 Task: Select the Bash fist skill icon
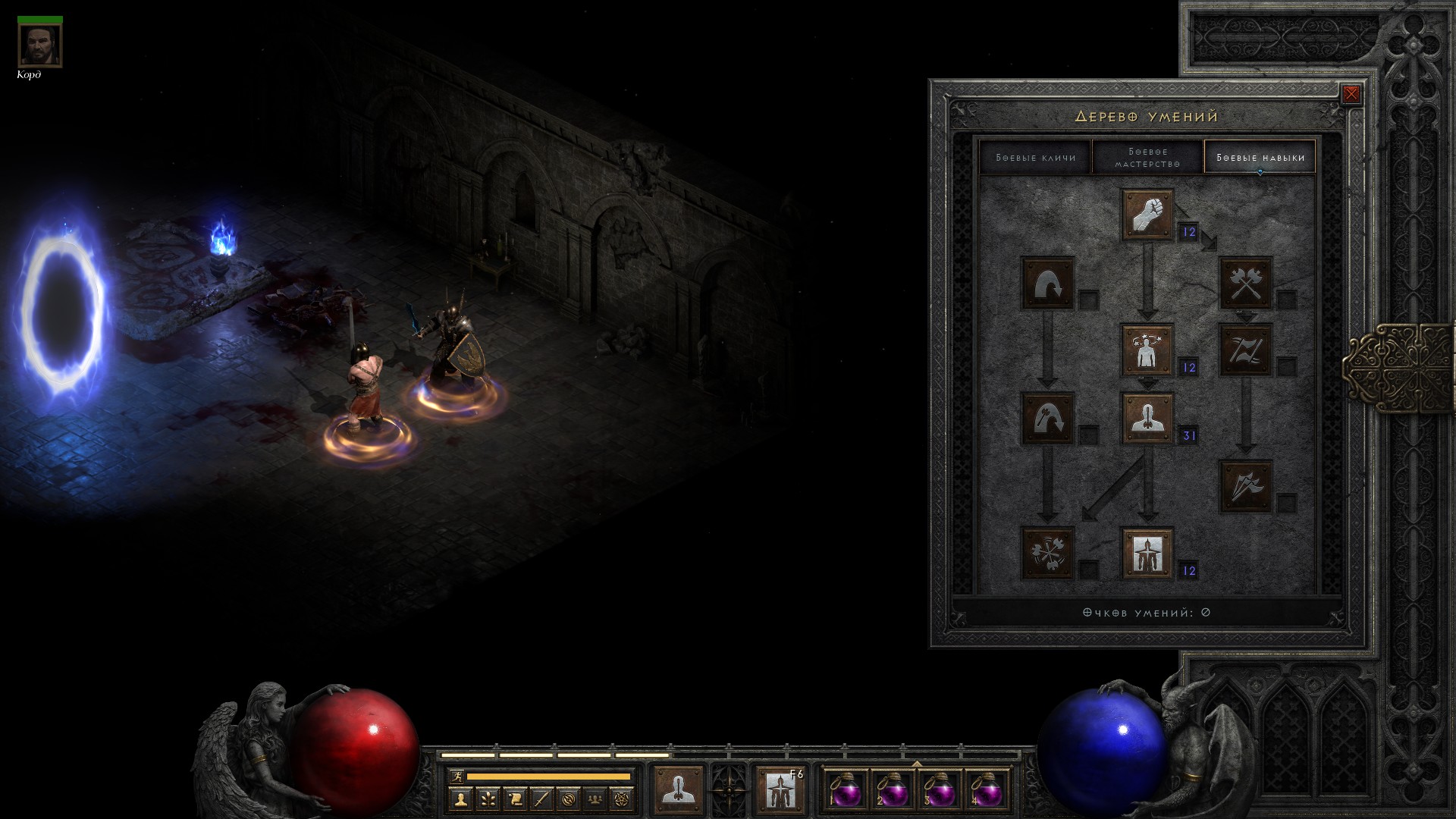point(1147,215)
